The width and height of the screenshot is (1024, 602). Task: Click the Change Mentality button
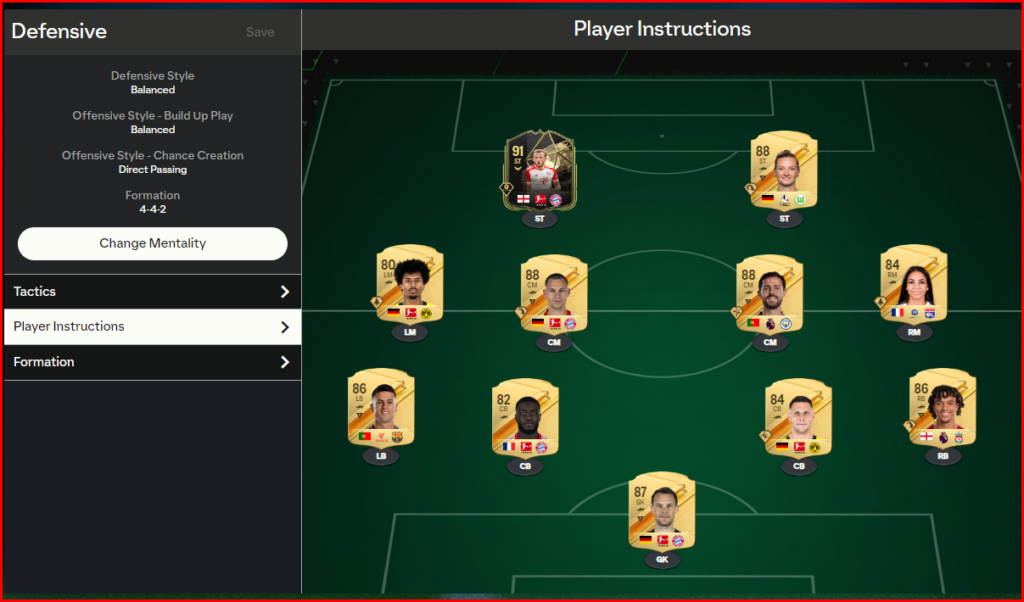click(x=152, y=243)
